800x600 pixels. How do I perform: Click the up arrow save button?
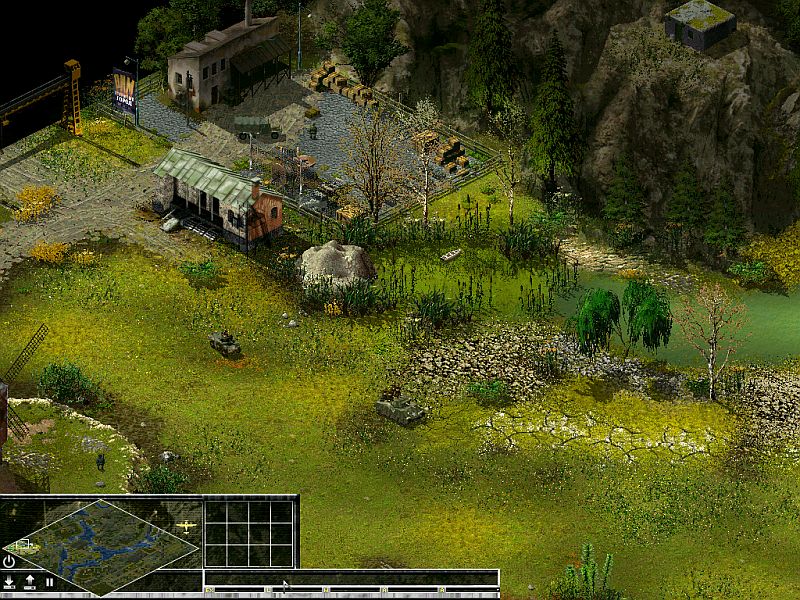coord(29,581)
